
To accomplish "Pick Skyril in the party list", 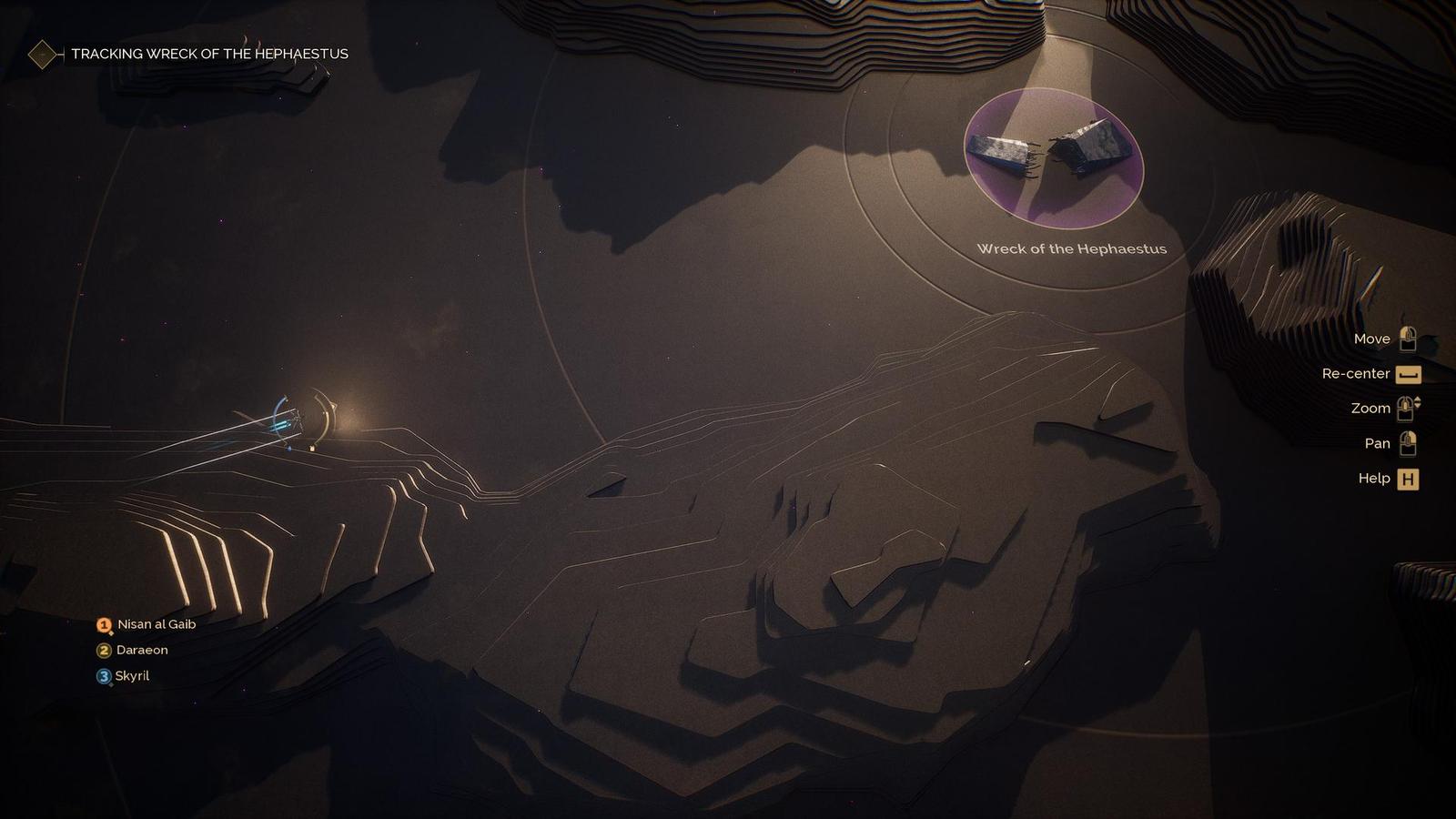I will (132, 675).
